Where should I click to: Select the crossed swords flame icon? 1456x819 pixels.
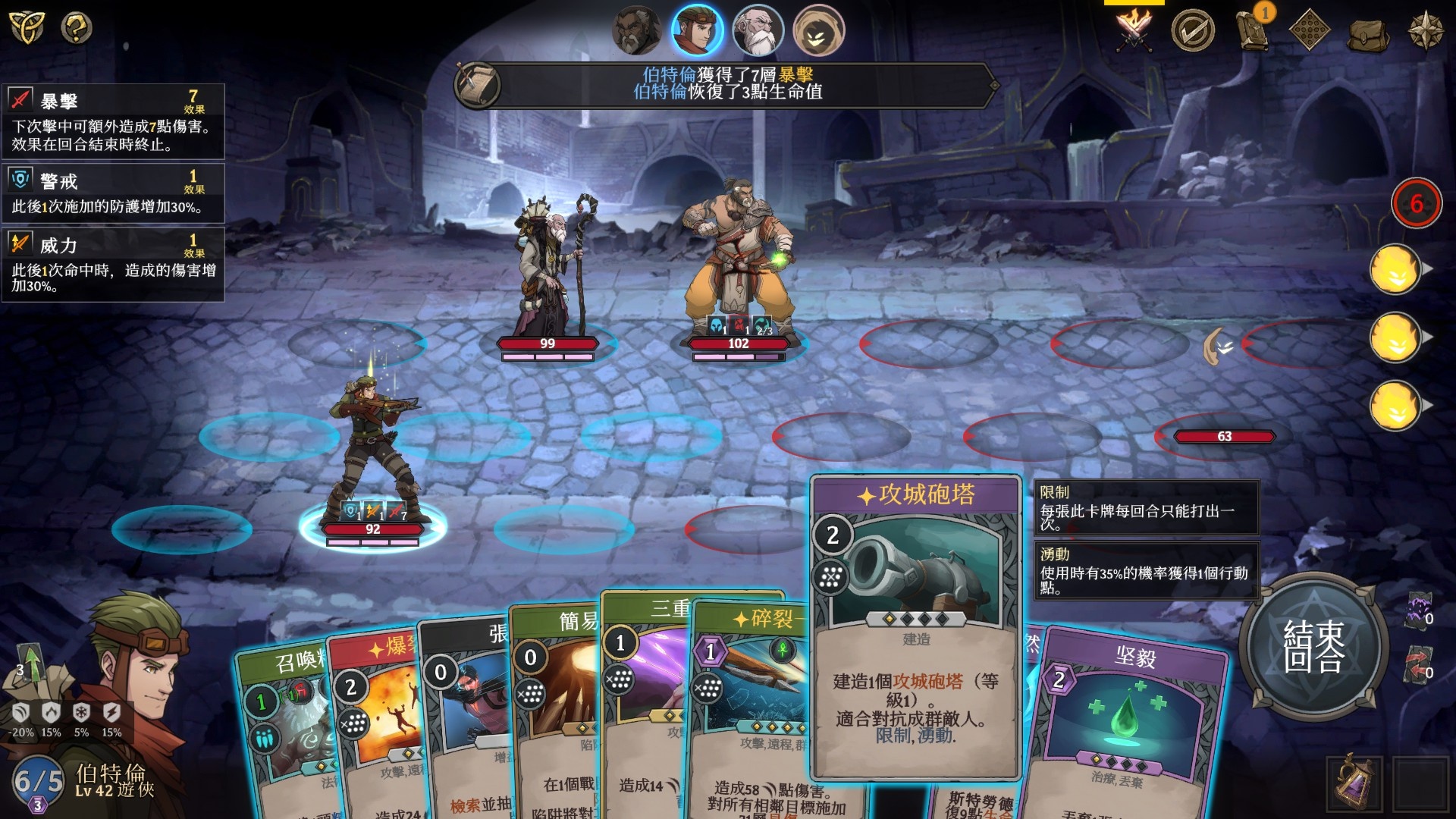(1134, 31)
